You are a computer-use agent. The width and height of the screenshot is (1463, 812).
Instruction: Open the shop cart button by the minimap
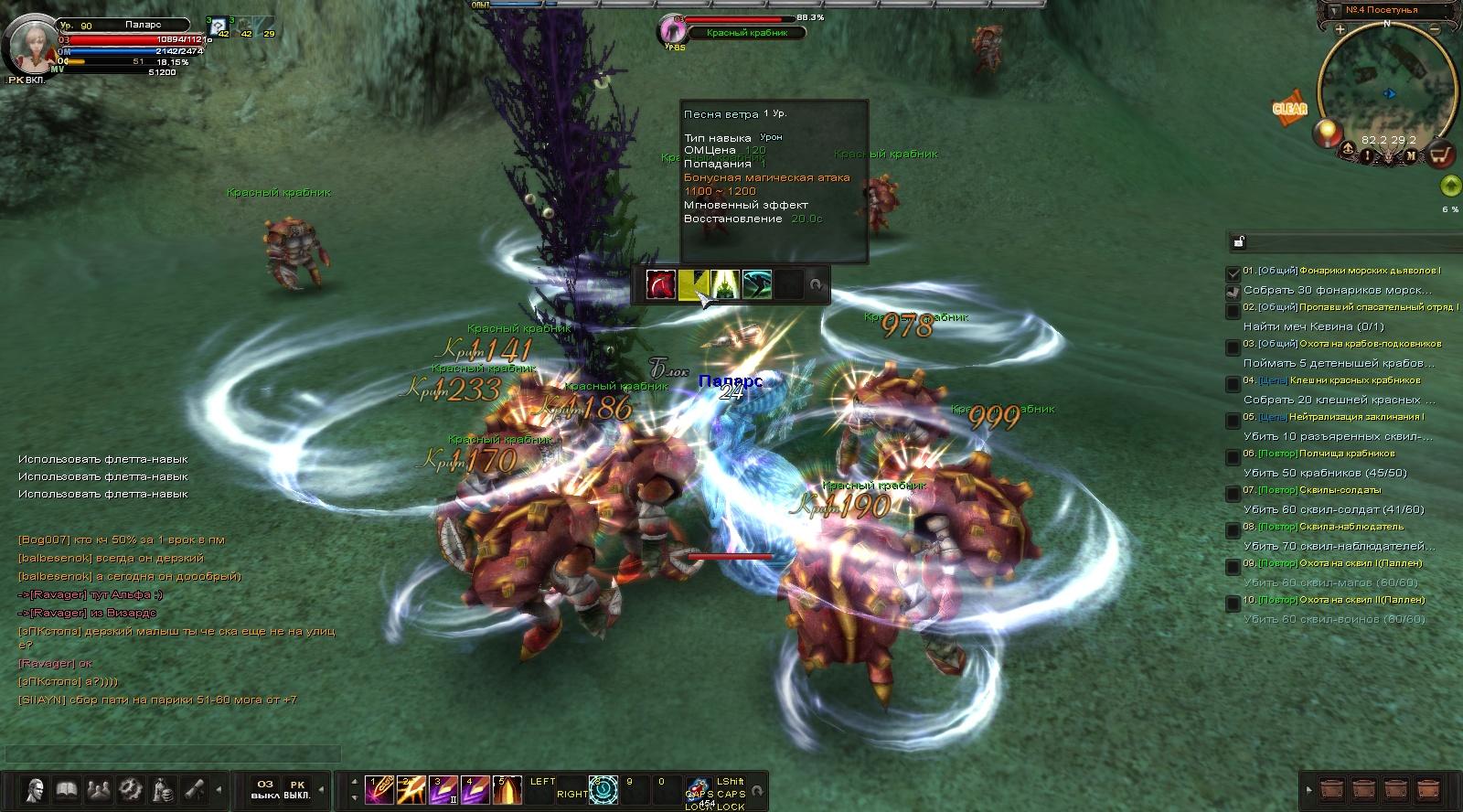pos(1441,155)
